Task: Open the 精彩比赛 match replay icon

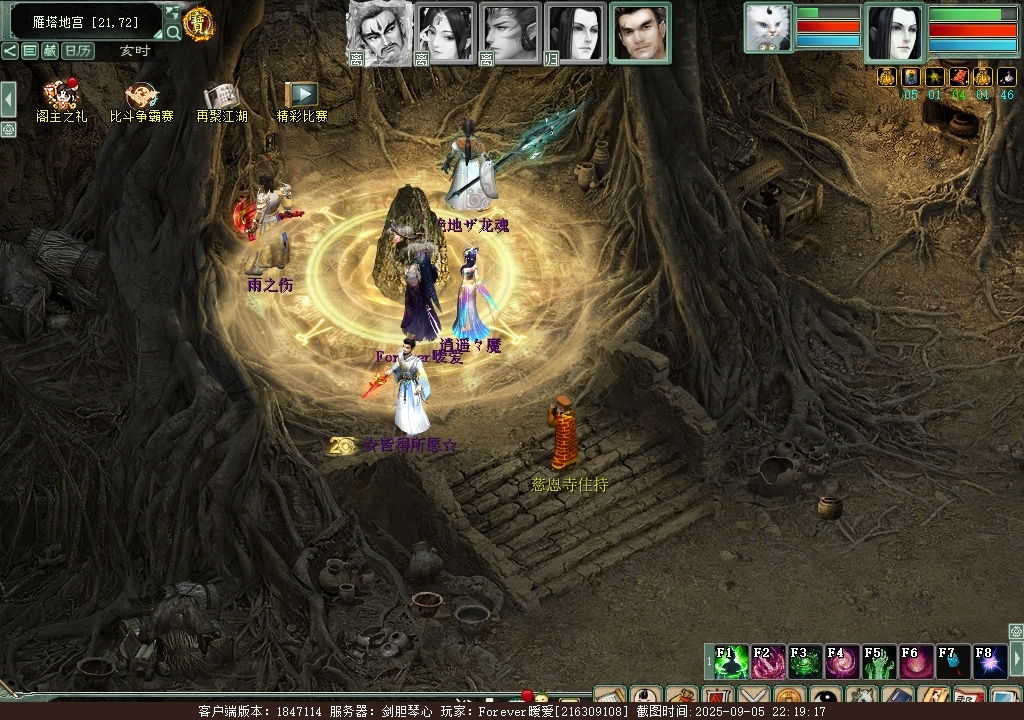Action: (x=301, y=98)
